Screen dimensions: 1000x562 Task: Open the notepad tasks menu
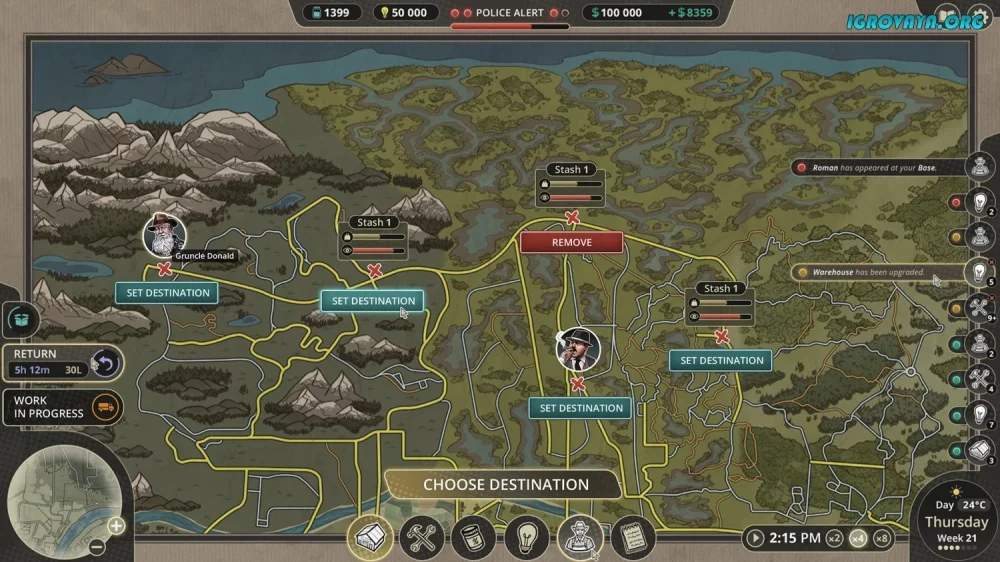pos(631,538)
